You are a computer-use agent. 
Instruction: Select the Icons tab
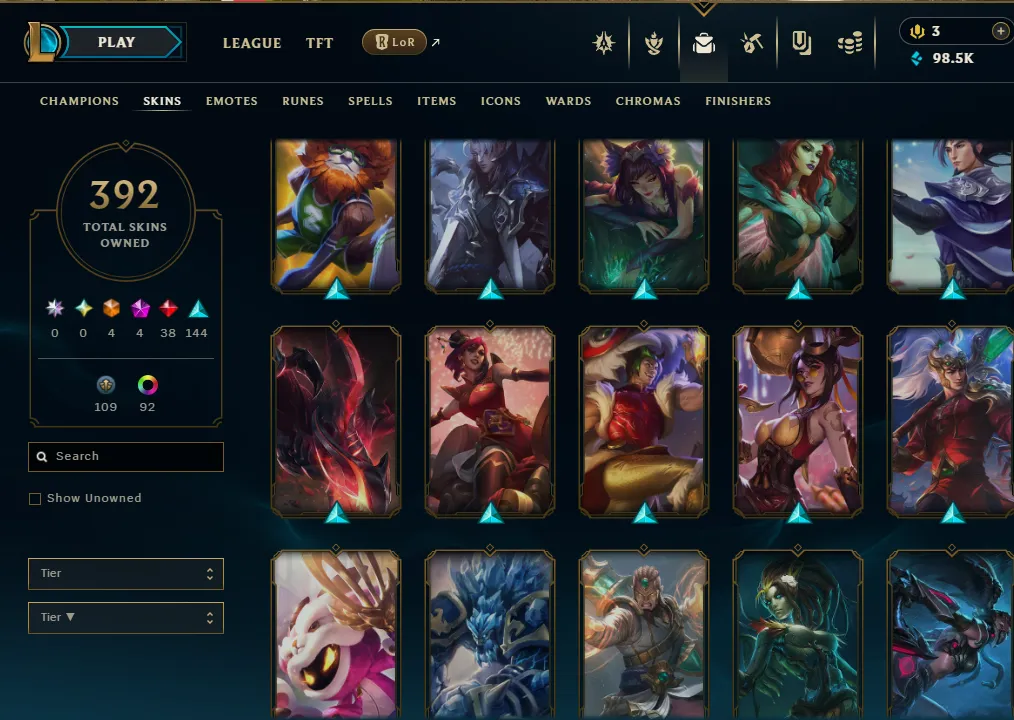pyautogui.click(x=500, y=101)
